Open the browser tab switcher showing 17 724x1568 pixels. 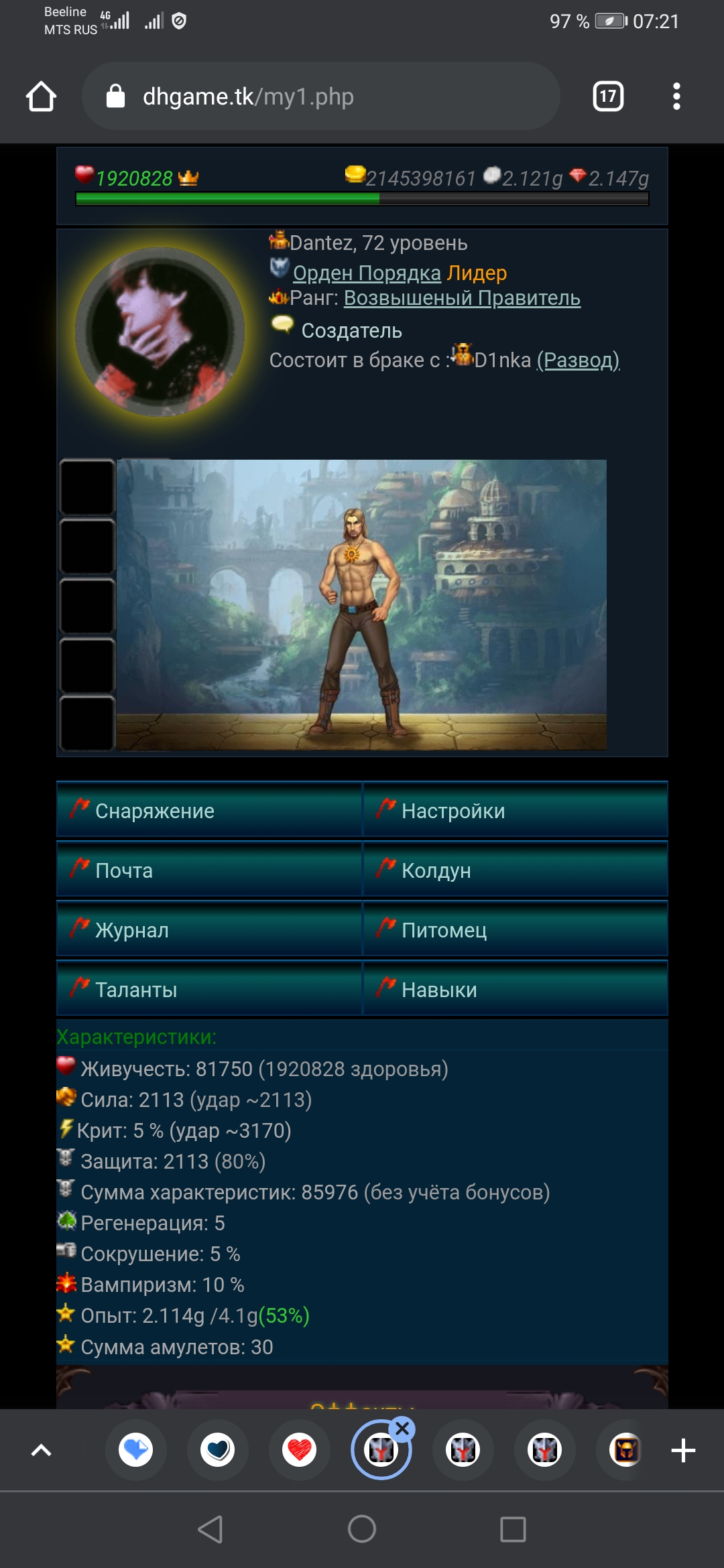(608, 96)
